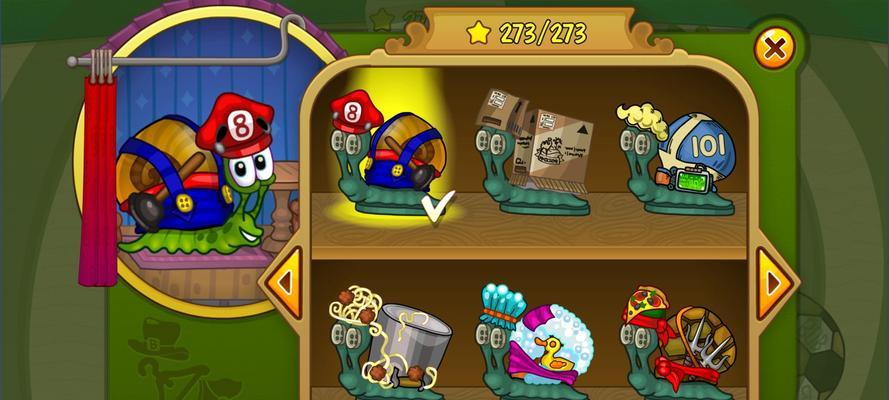Select the red plumber cap costume
The height and width of the screenshot is (400, 889).
tap(387, 155)
